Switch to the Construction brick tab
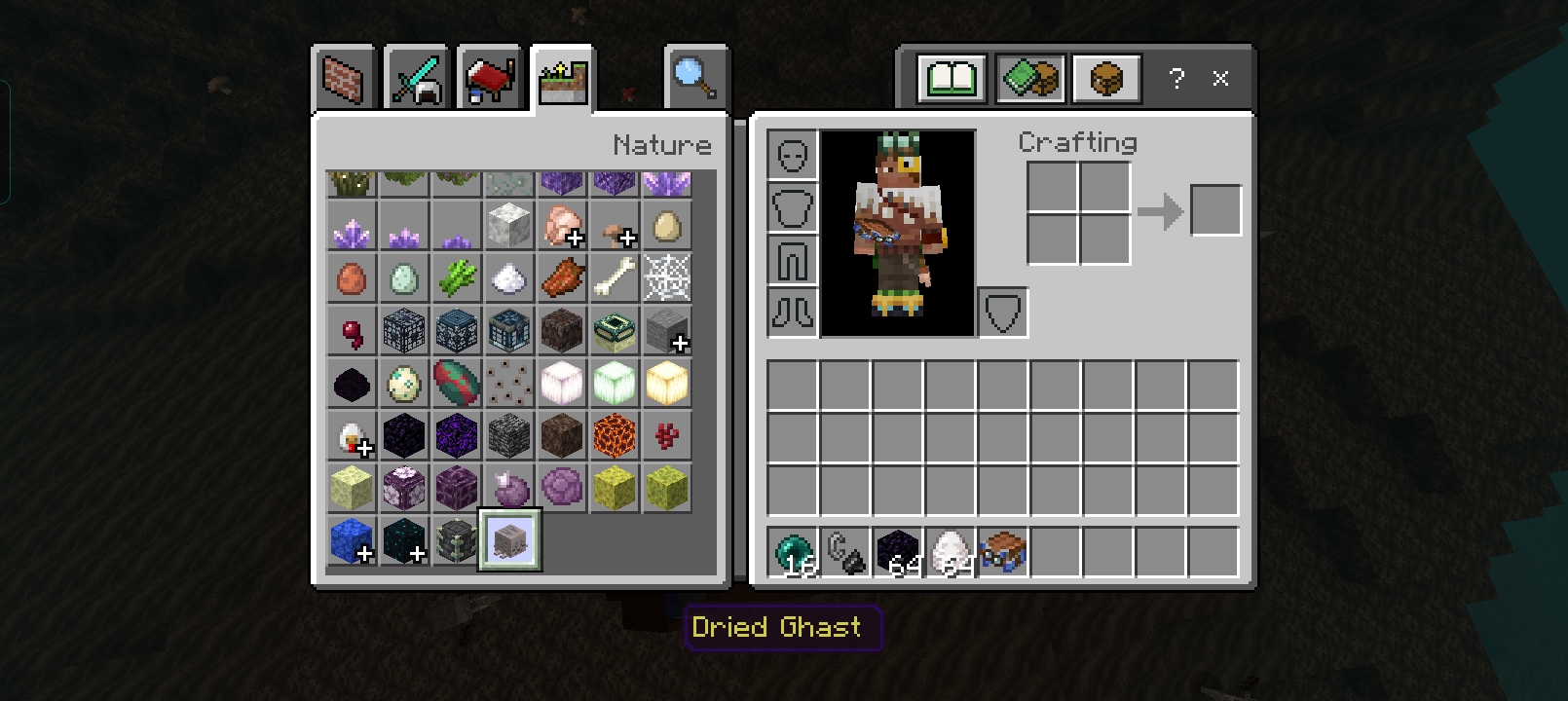 [343, 79]
